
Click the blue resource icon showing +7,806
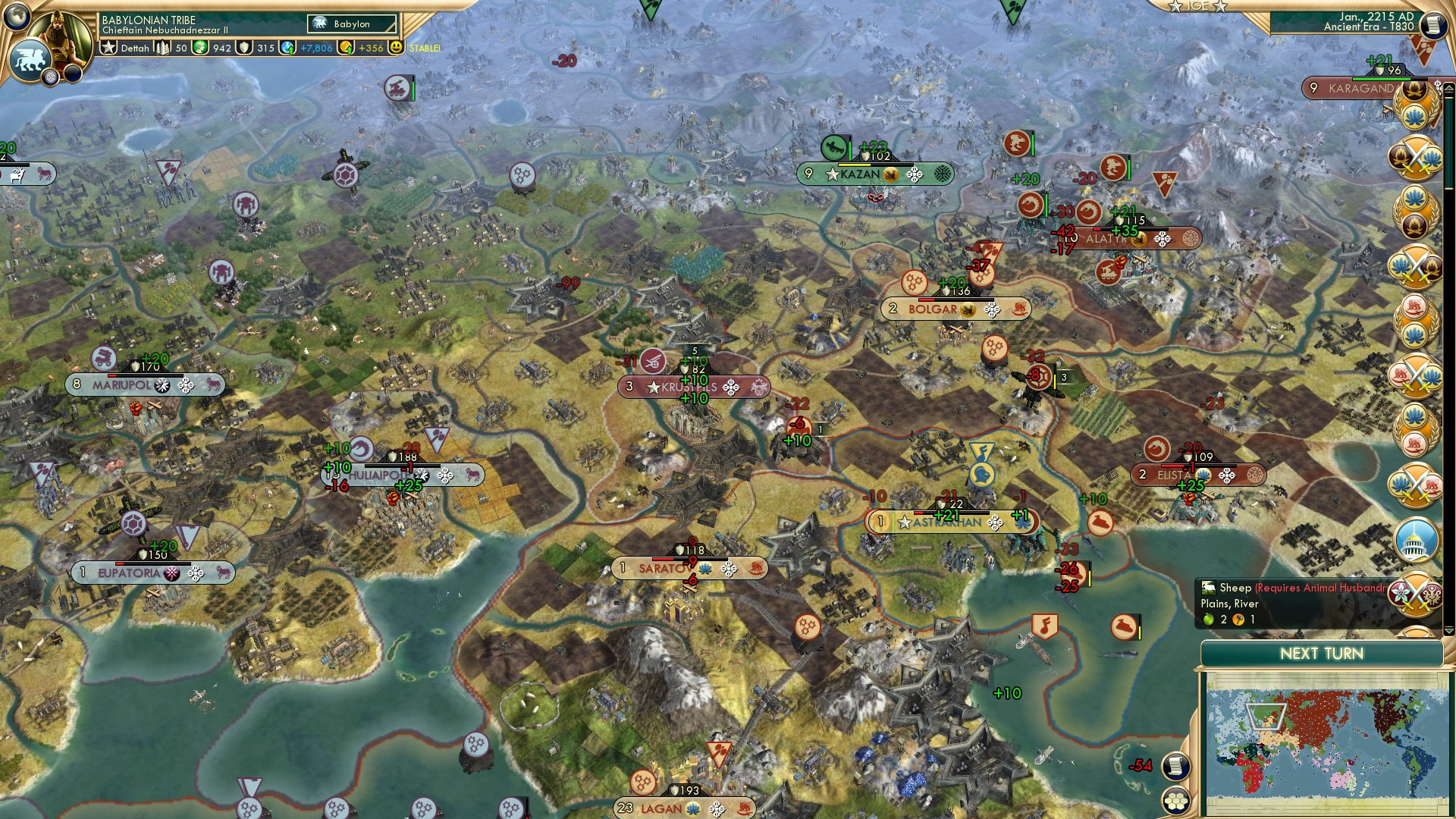287,49
